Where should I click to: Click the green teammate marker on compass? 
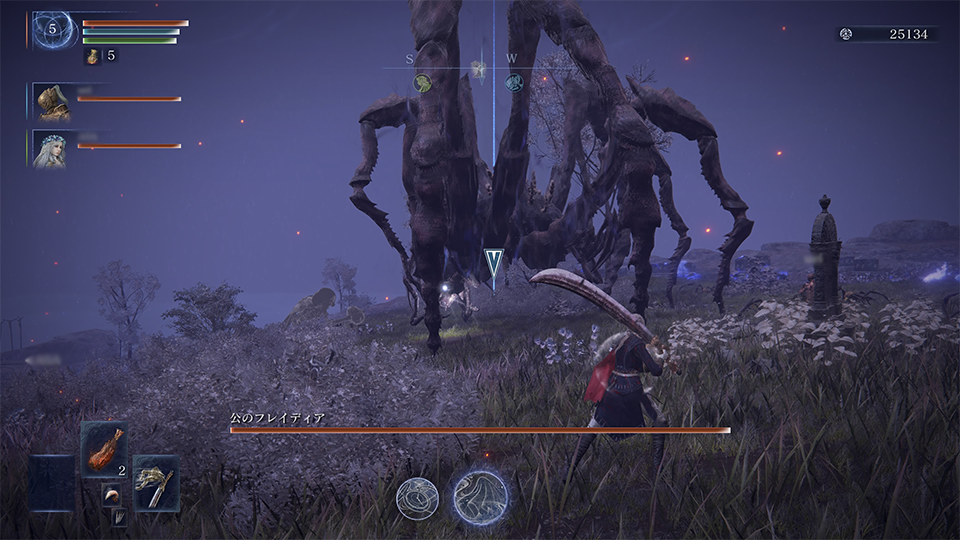coord(423,83)
